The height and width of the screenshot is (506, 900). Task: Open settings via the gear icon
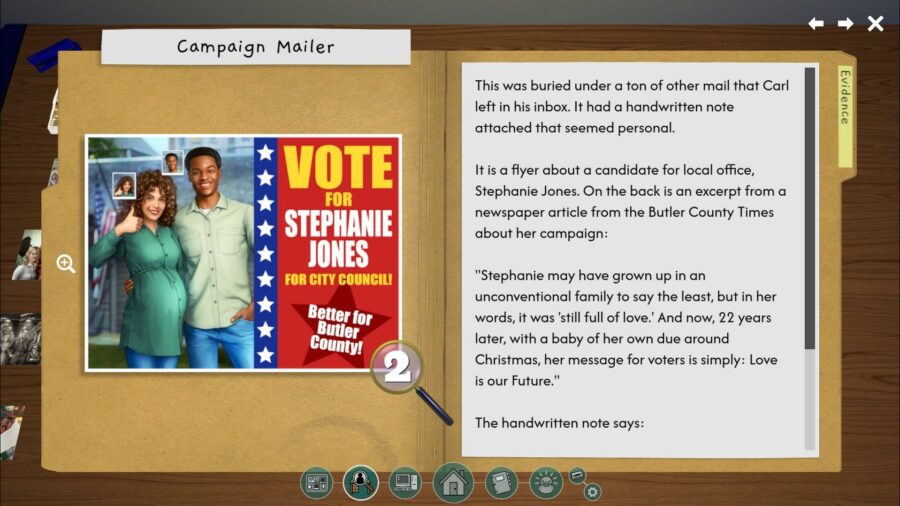click(592, 491)
